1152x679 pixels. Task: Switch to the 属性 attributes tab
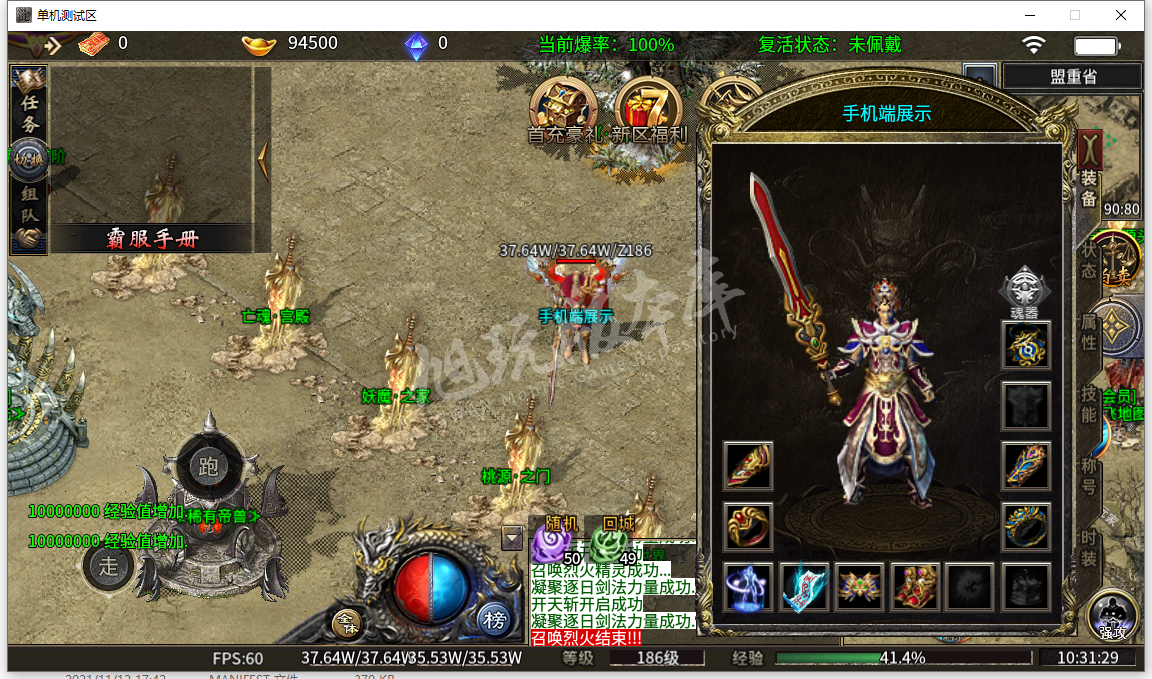point(1088,328)
